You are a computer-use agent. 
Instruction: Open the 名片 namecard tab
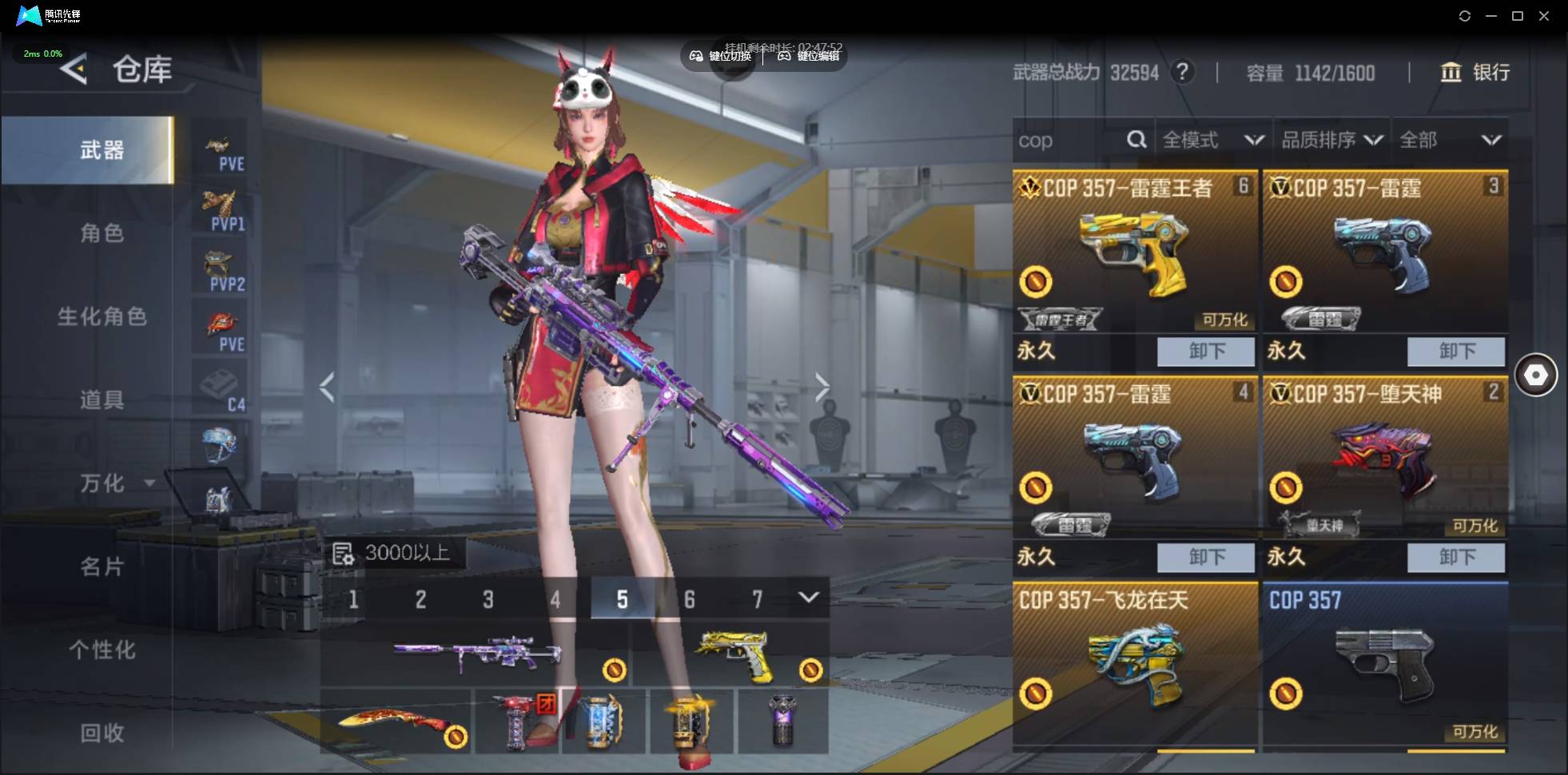point(101,566)
